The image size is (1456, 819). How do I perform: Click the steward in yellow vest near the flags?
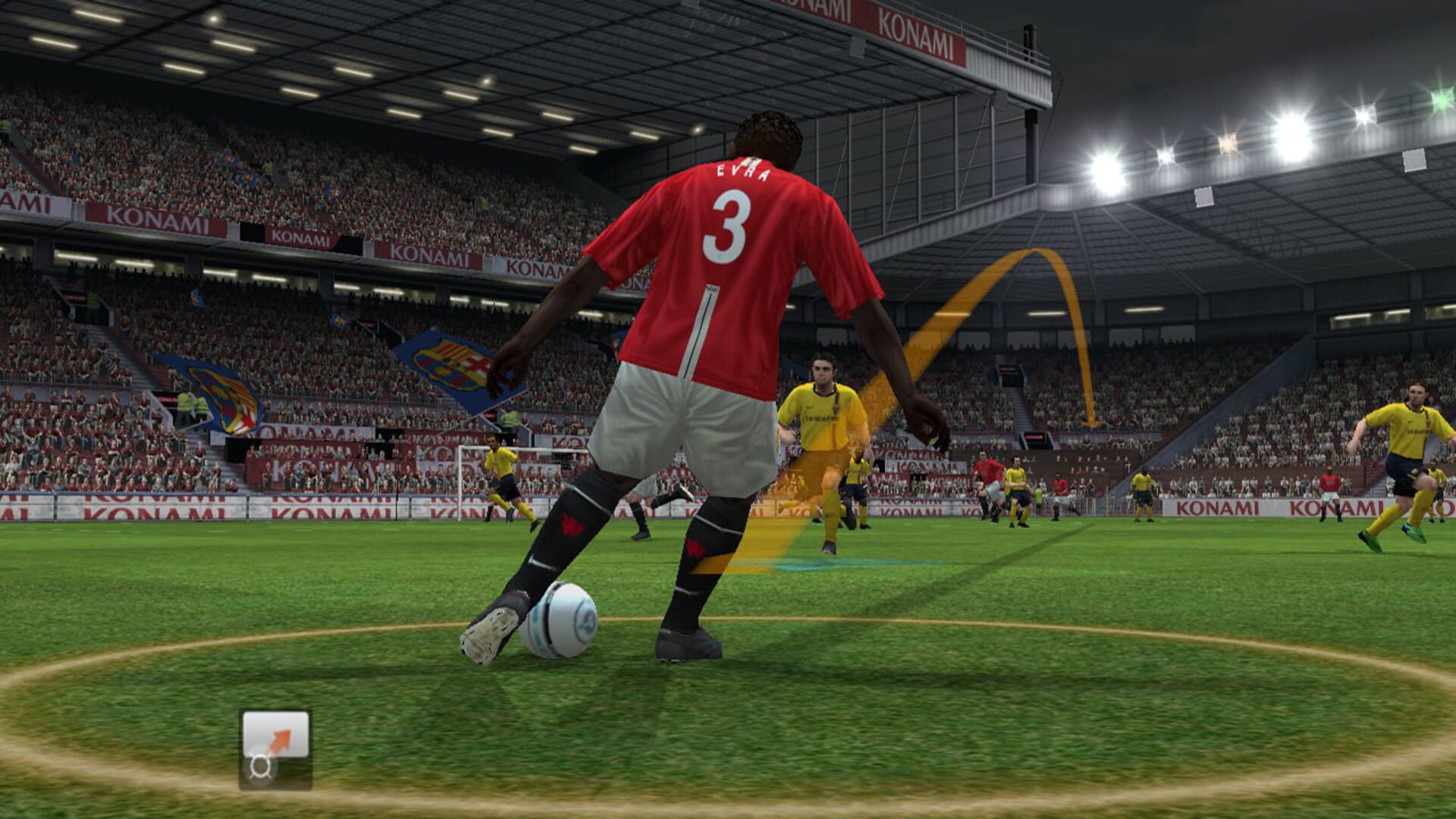click(x=186, y=402)
